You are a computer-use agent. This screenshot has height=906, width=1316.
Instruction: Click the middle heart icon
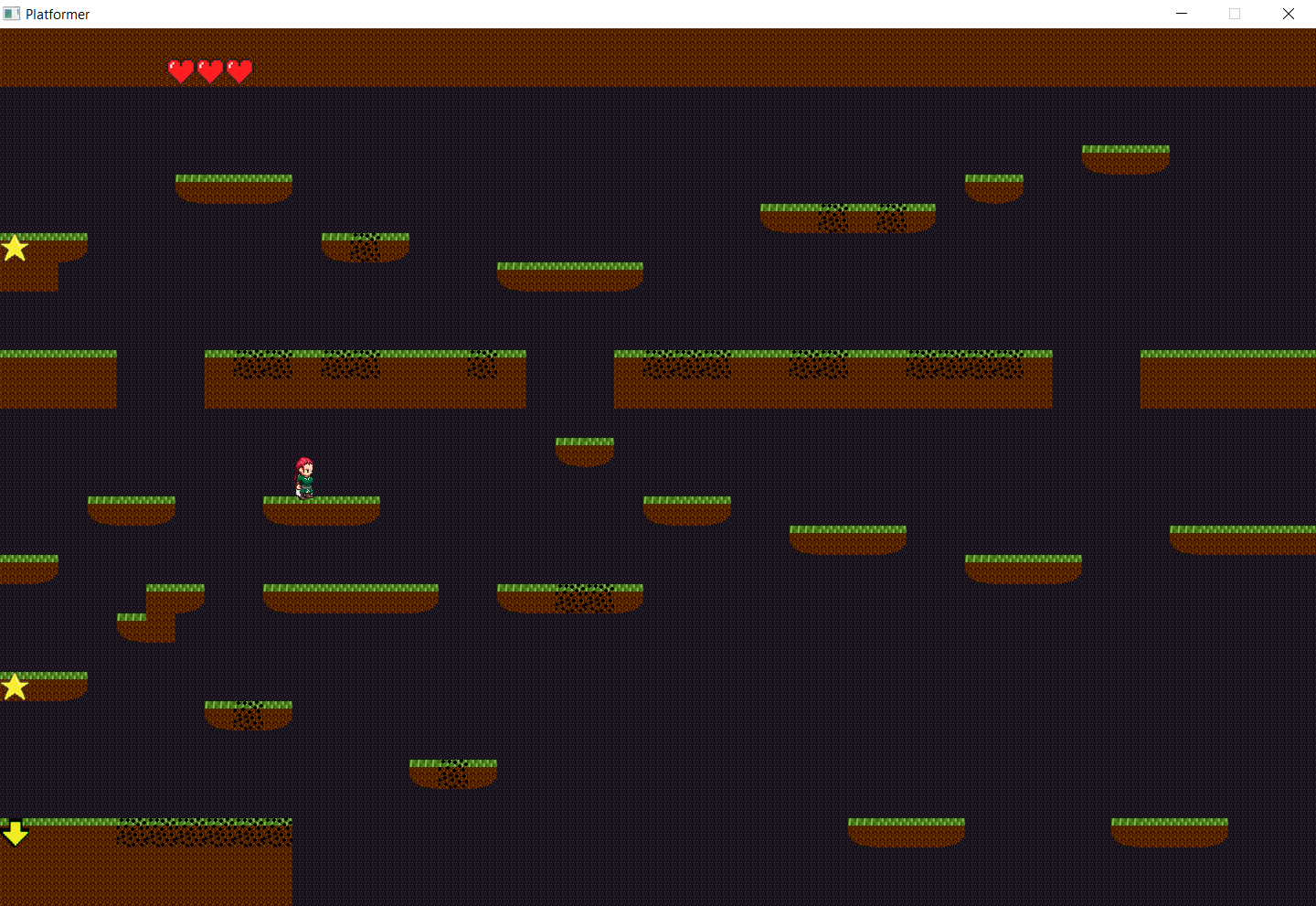point(210,70)
